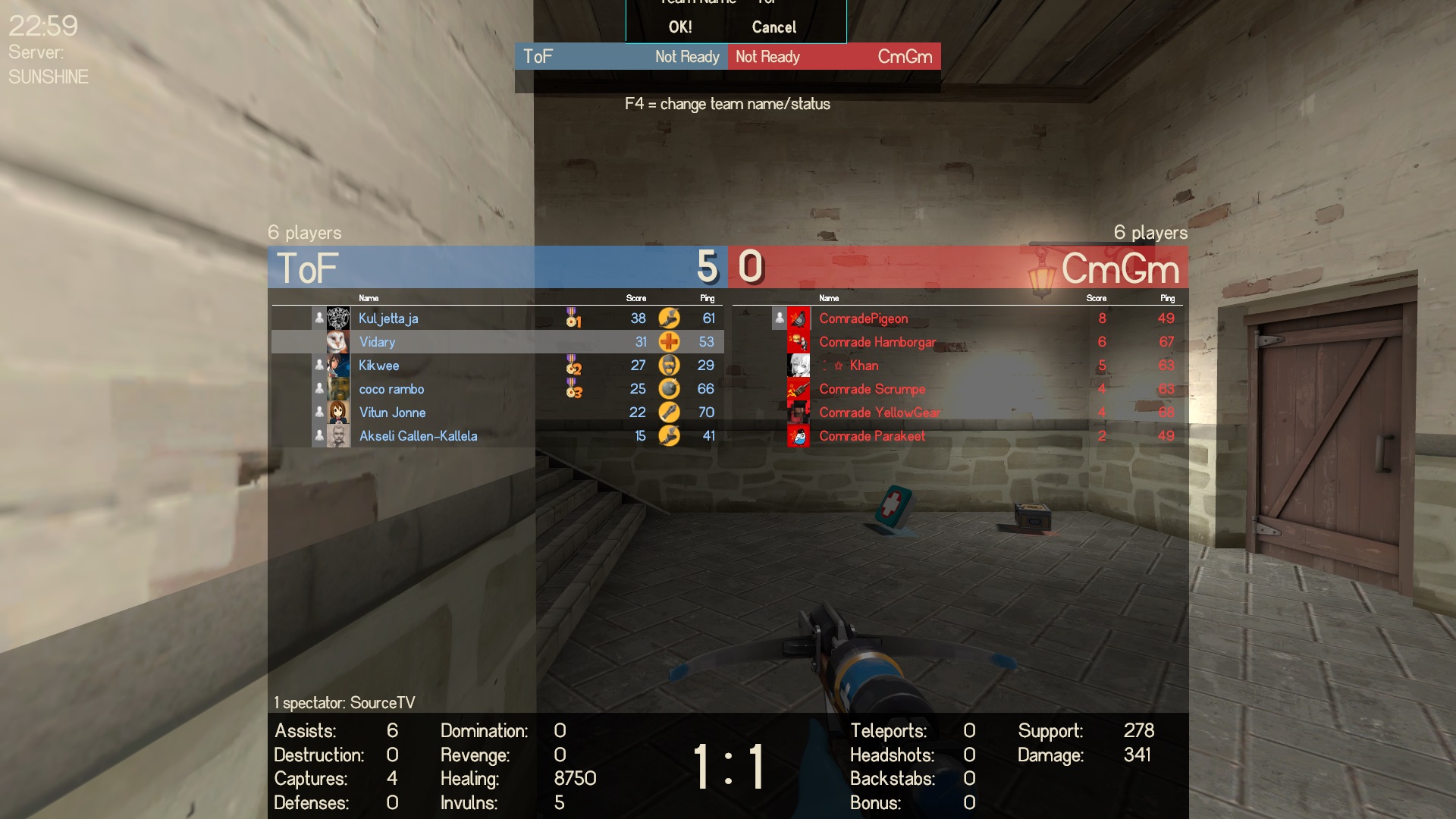Viewport: 1456px width, 819px height.
Task: Click Vitun Jonne's scoreboard entry
Action: (x=392, y=413)
